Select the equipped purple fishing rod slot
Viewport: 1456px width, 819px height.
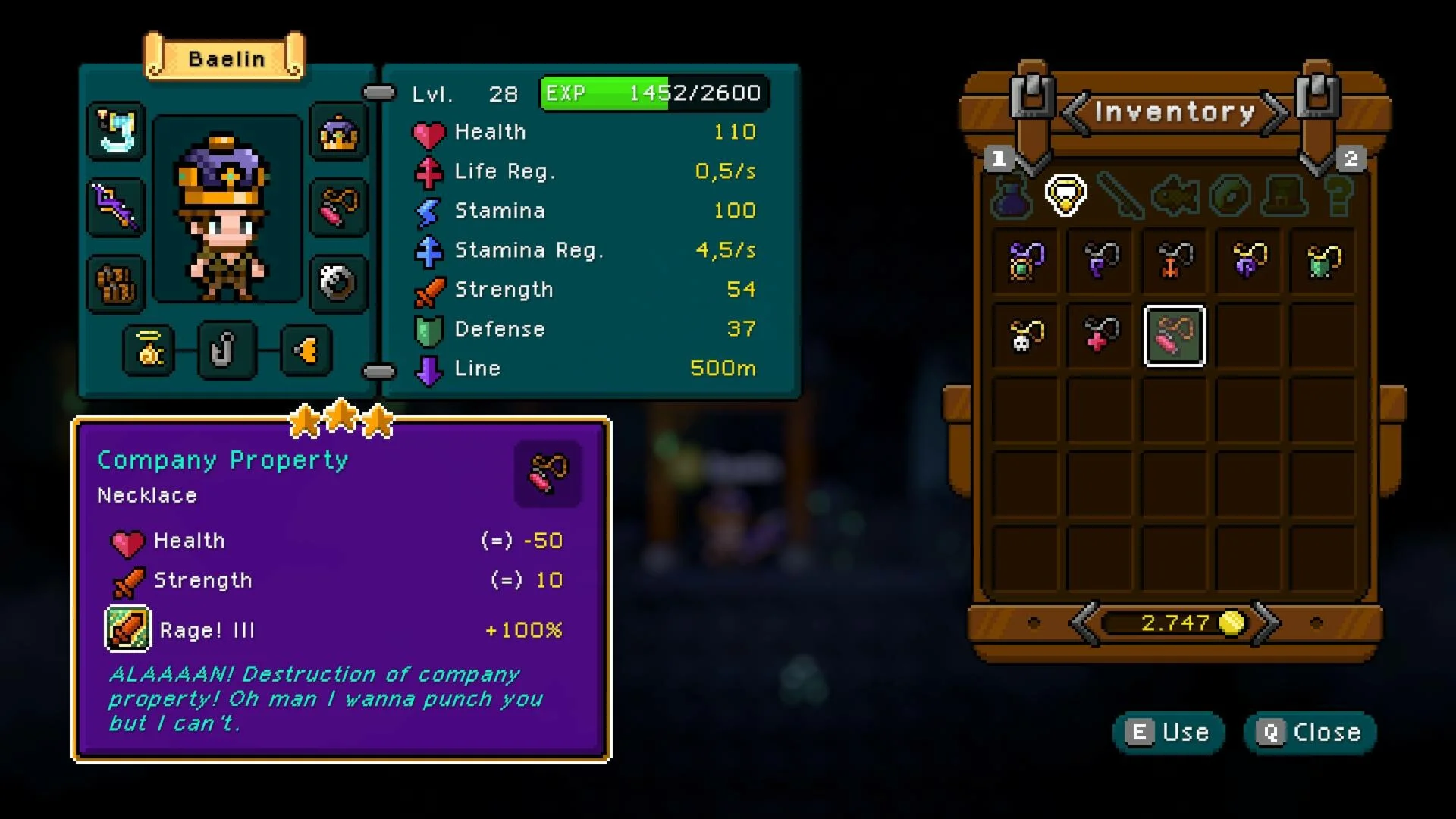coord(115,206)
